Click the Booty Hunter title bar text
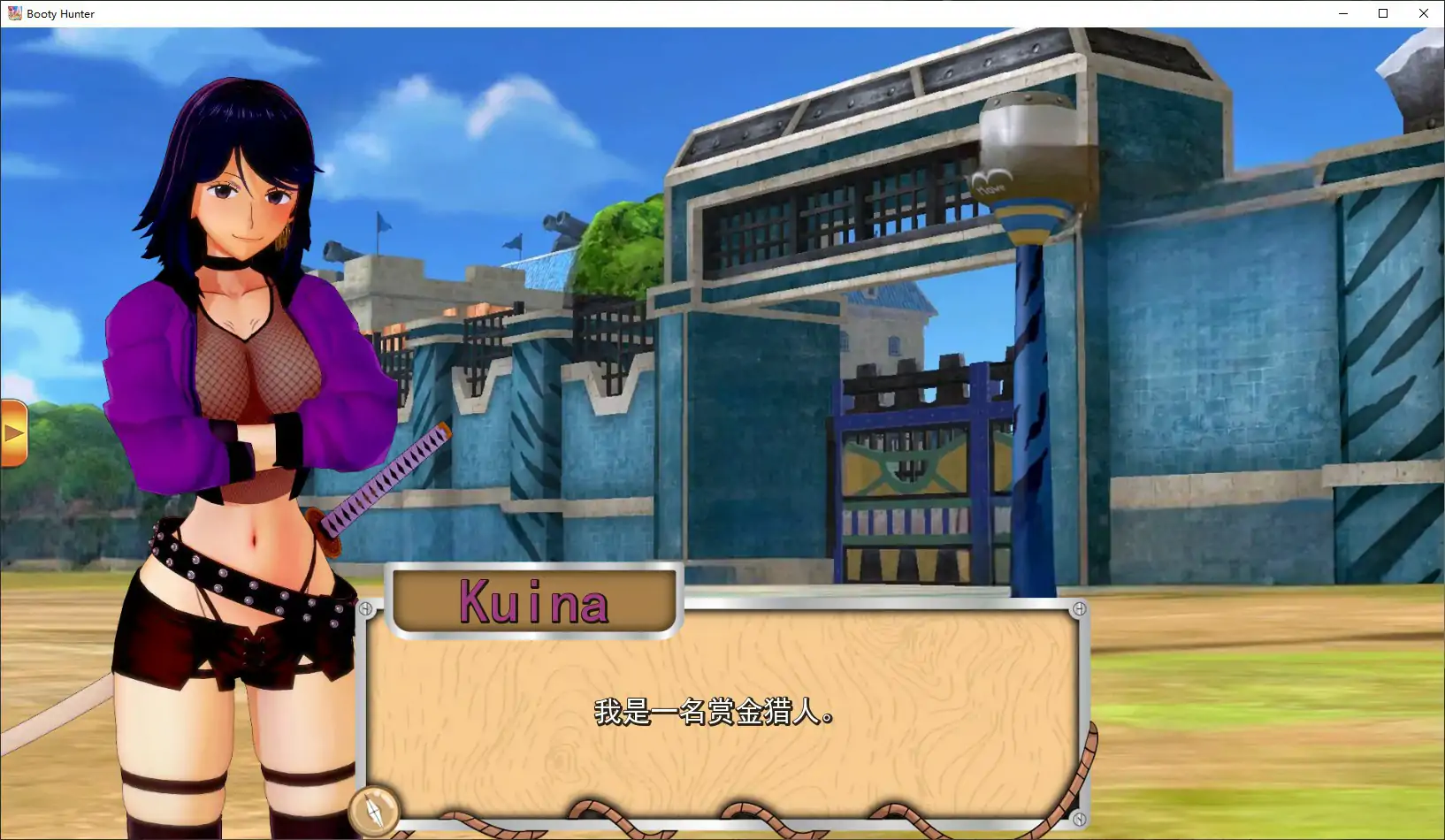1445x840 pixels. (x=60, y=13)
